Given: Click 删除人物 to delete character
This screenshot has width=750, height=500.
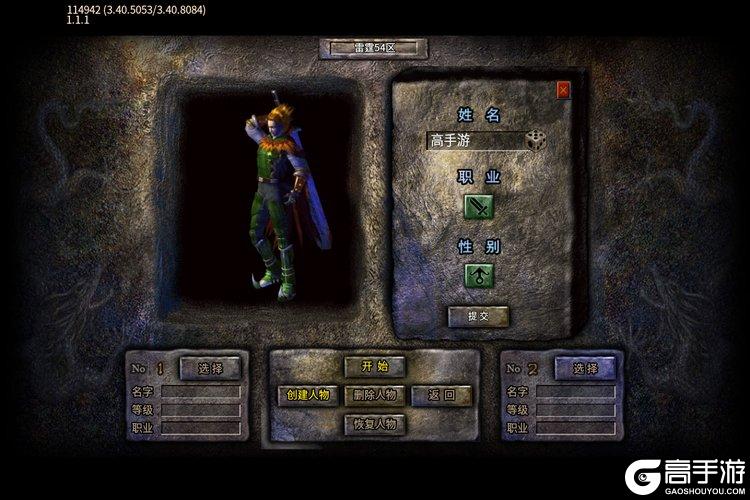Looking at the screenshot, I should (x=374, y=396).
